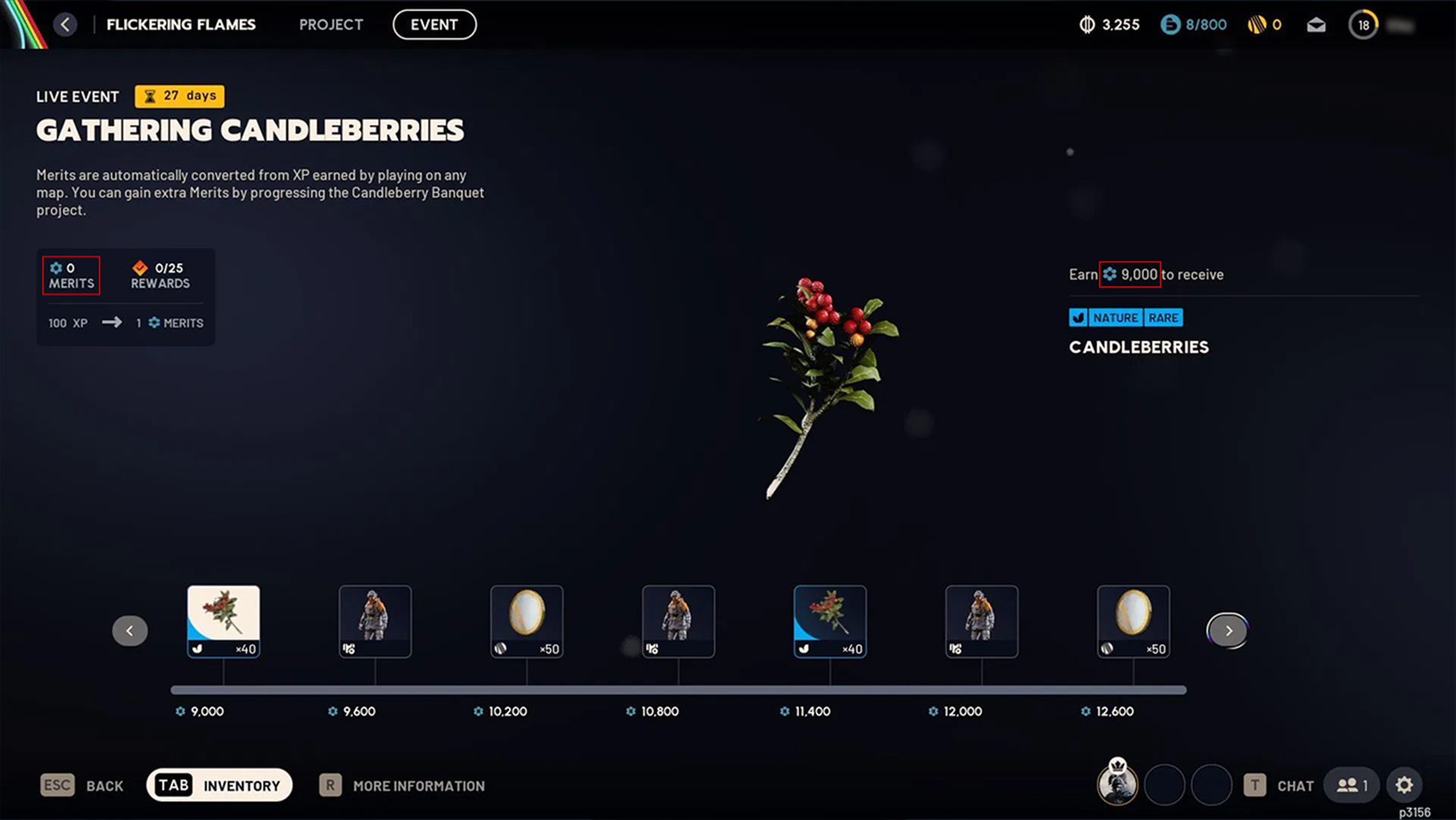The width and height of the screenshot is (1456, 820).
Task: Go back using the Back button
Action: (x=82, y=785)
